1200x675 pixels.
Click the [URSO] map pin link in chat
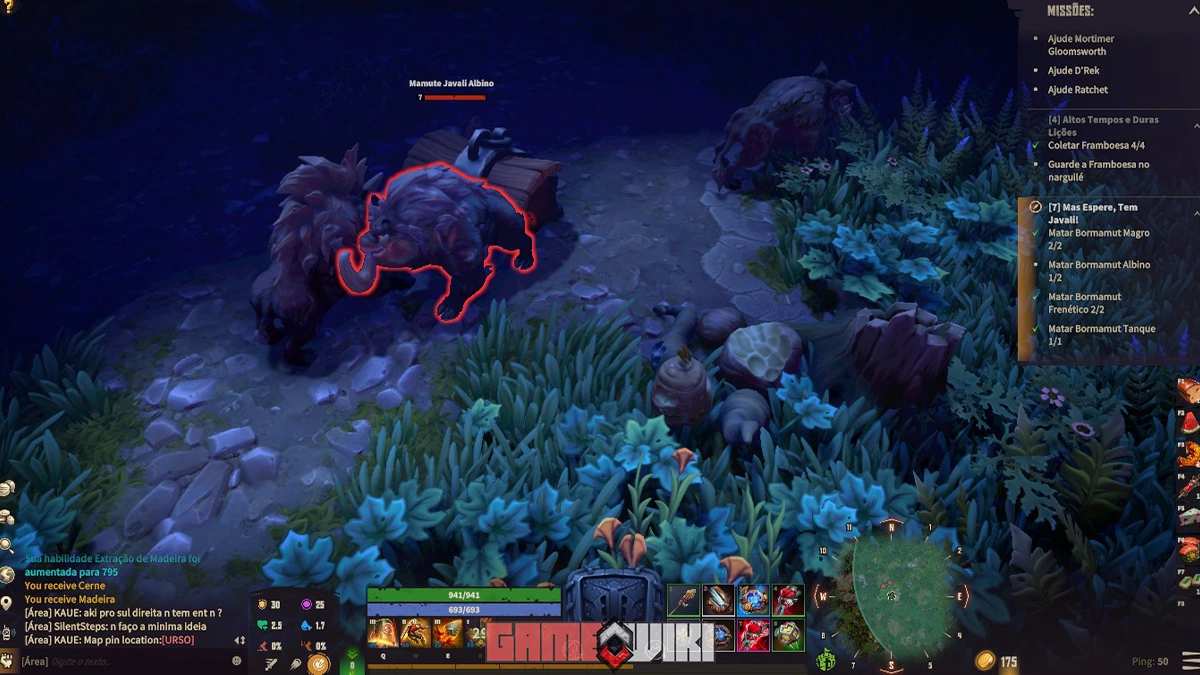[x=177, y=640]
